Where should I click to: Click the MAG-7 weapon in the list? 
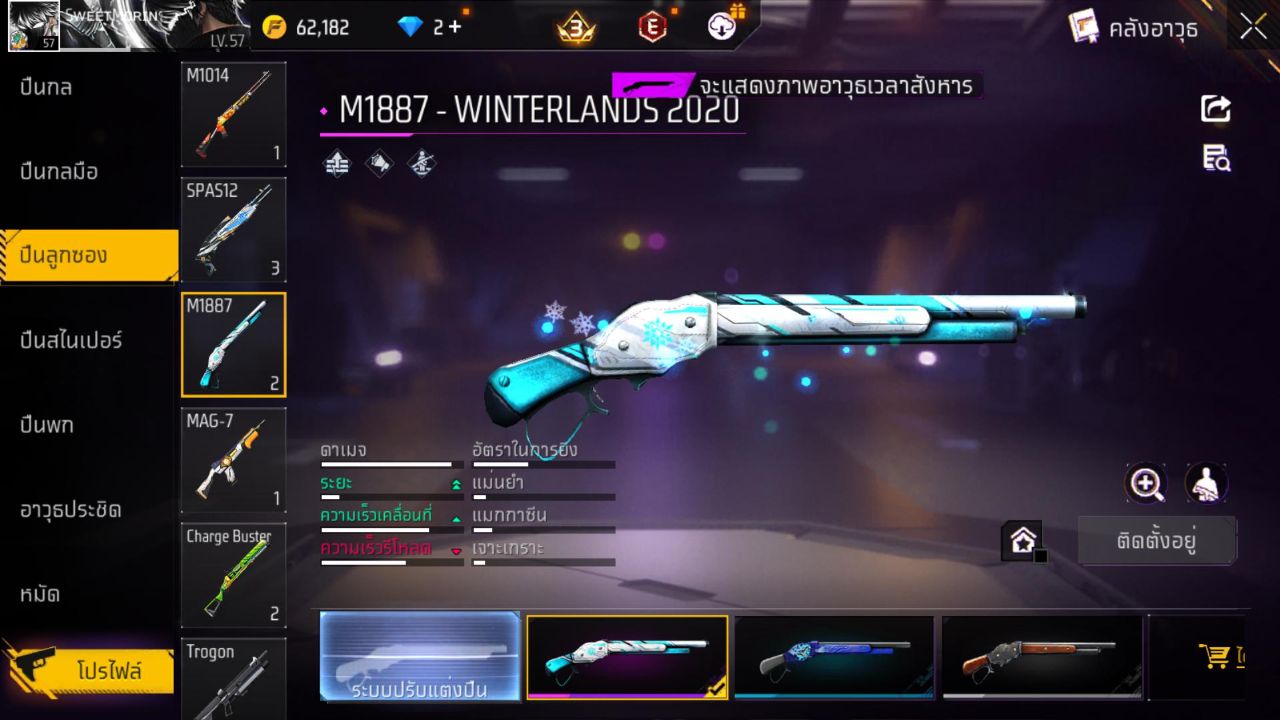[233, 459]
